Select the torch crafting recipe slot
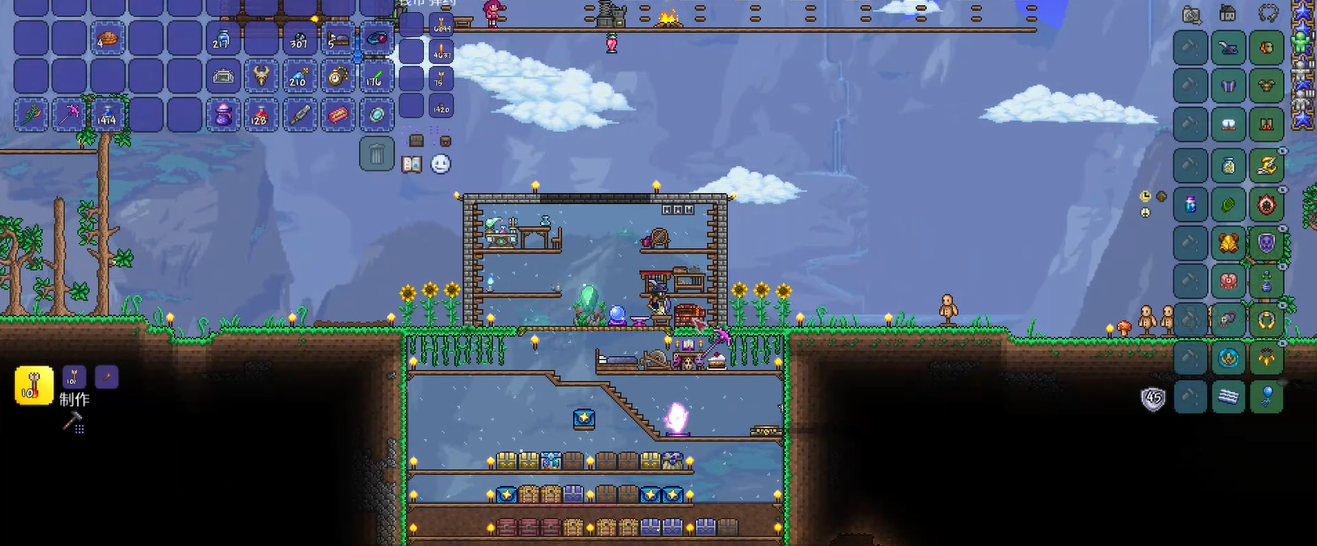 (106, 377)
